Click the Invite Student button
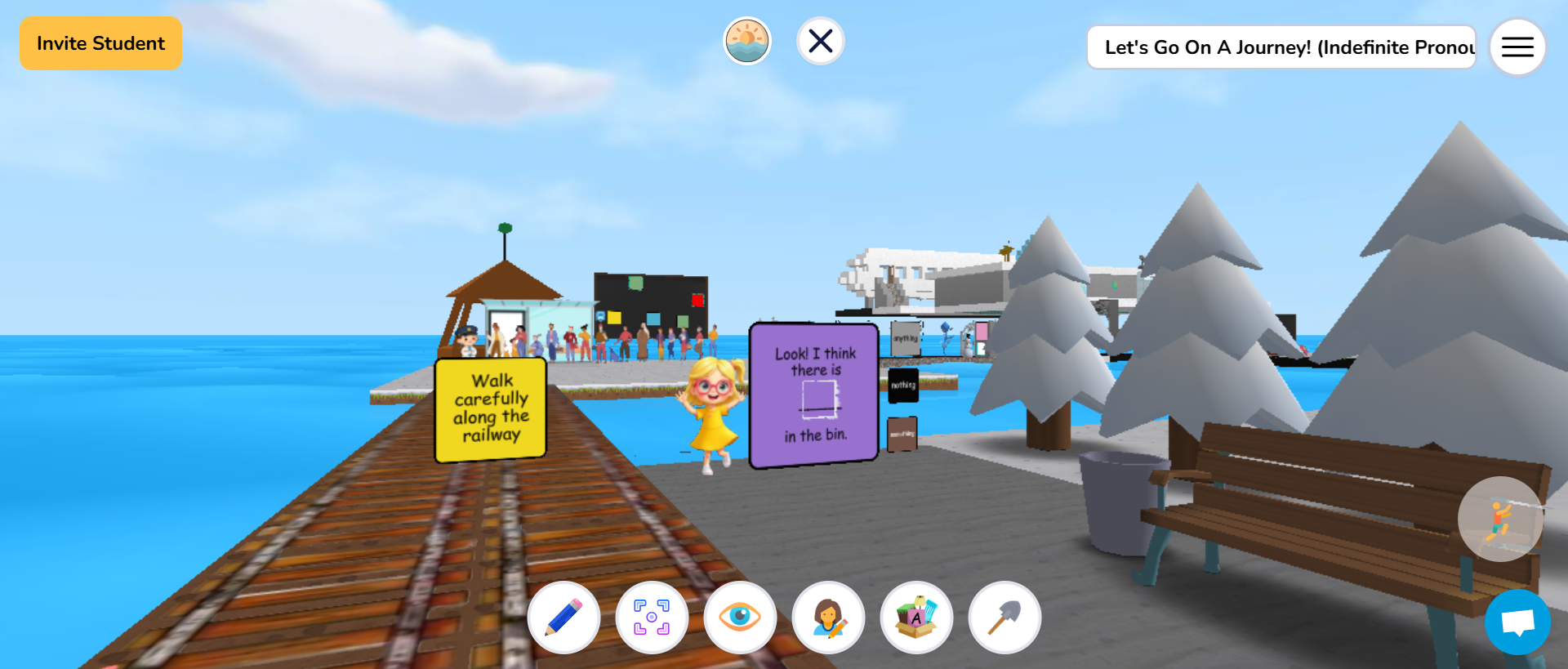 click(x=100, y=42)
